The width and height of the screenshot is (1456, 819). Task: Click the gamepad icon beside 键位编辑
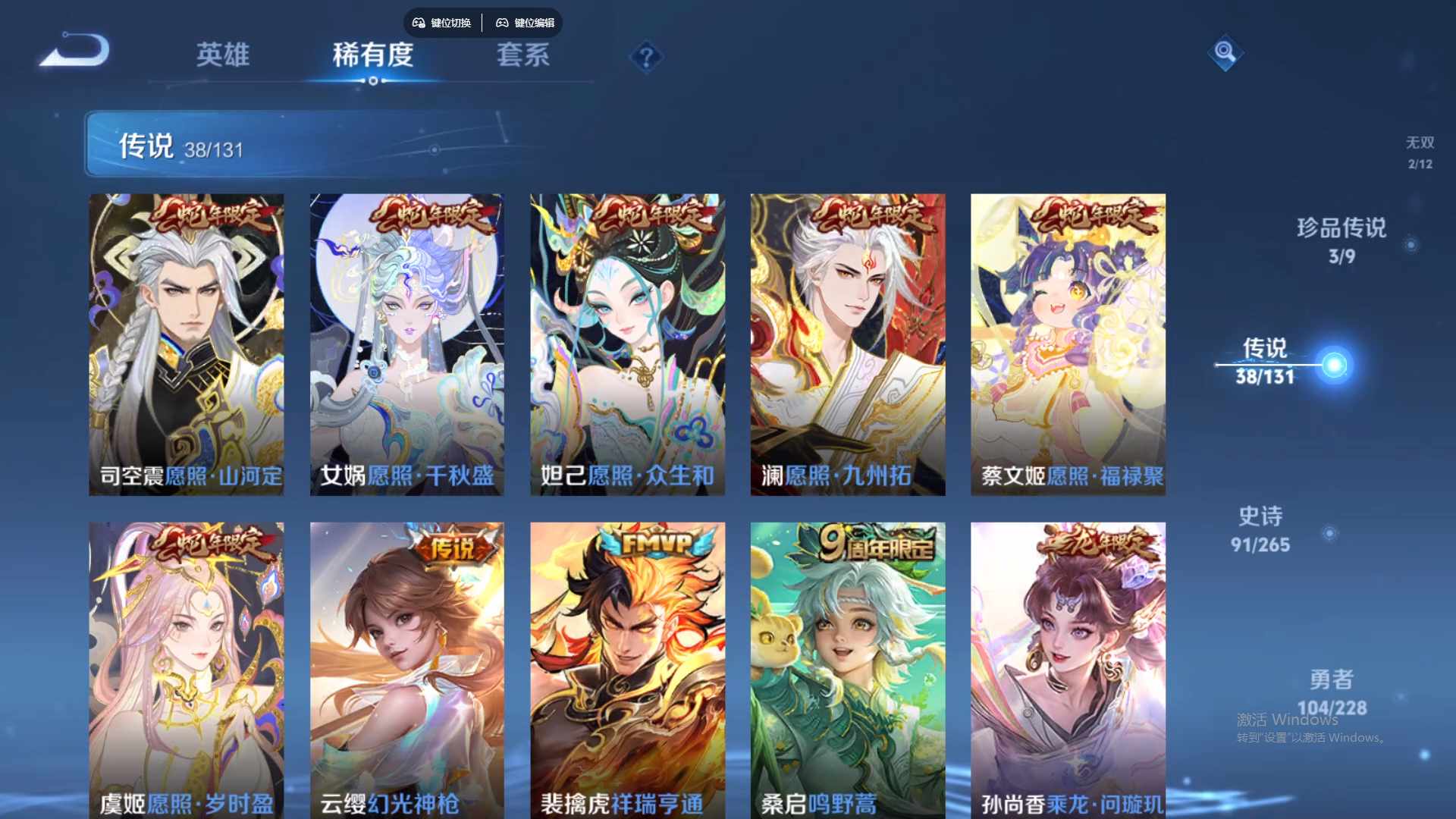(x=503, y=23)
